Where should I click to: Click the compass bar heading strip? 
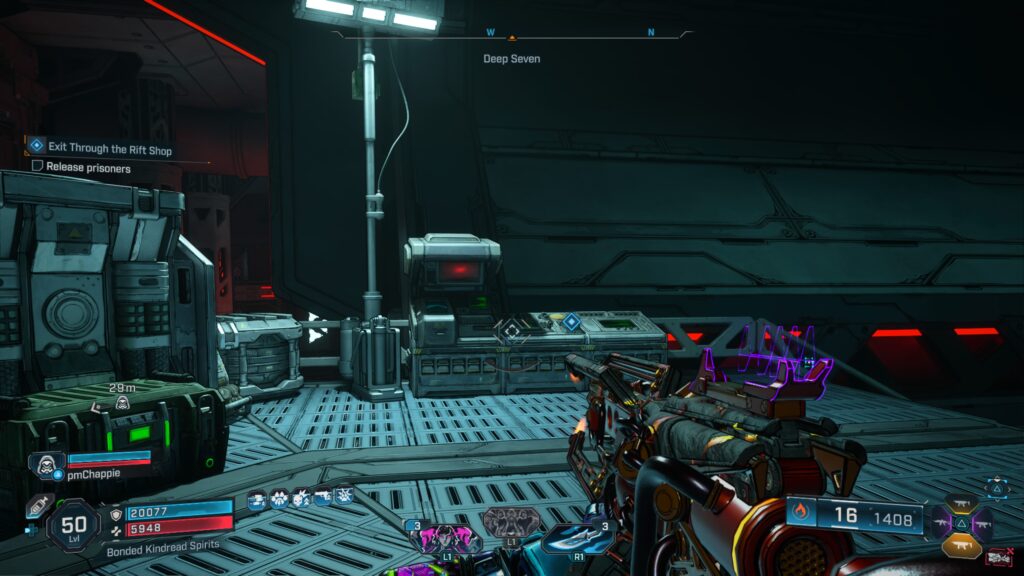tap(512, 34)
